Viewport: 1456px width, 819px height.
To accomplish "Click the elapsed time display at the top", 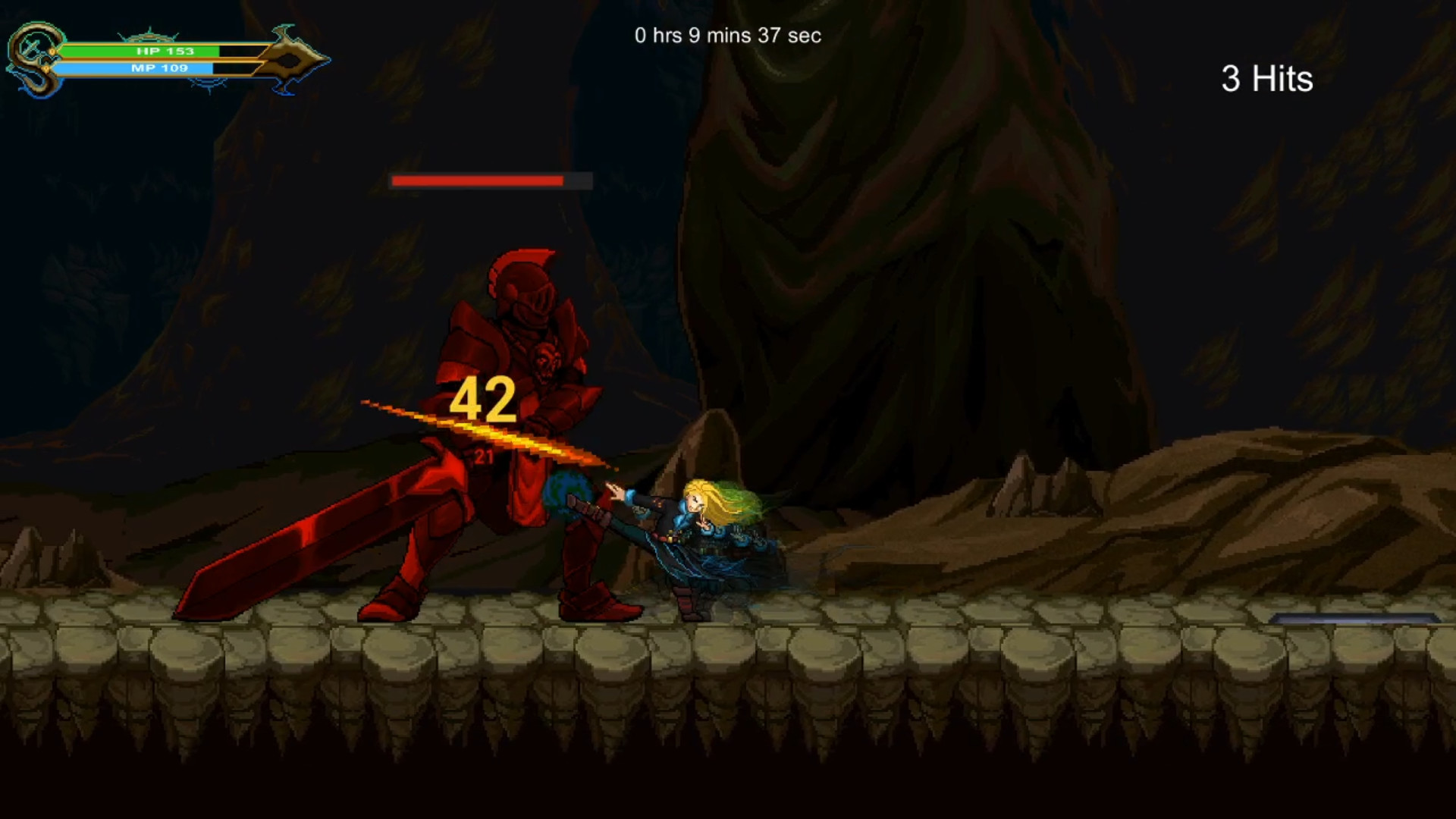I will pyautogui.click(x=726, y=35).
